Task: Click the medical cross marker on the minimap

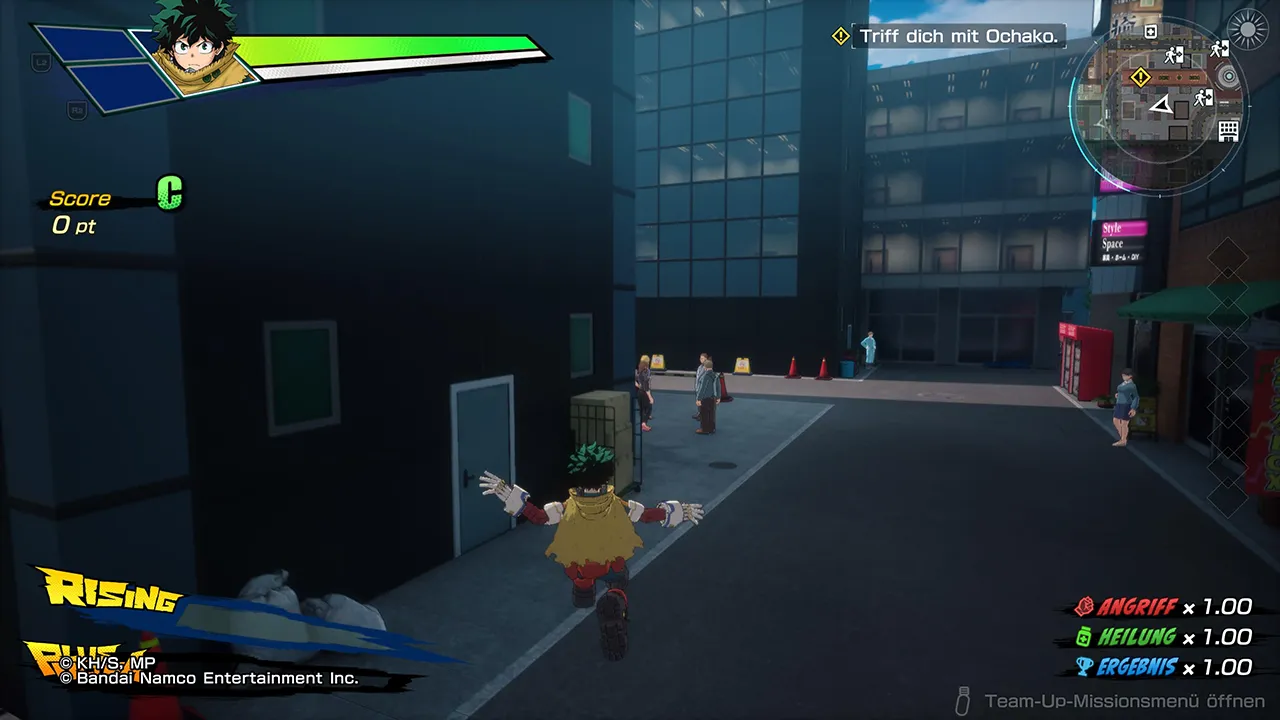Action: point(1150,32)
